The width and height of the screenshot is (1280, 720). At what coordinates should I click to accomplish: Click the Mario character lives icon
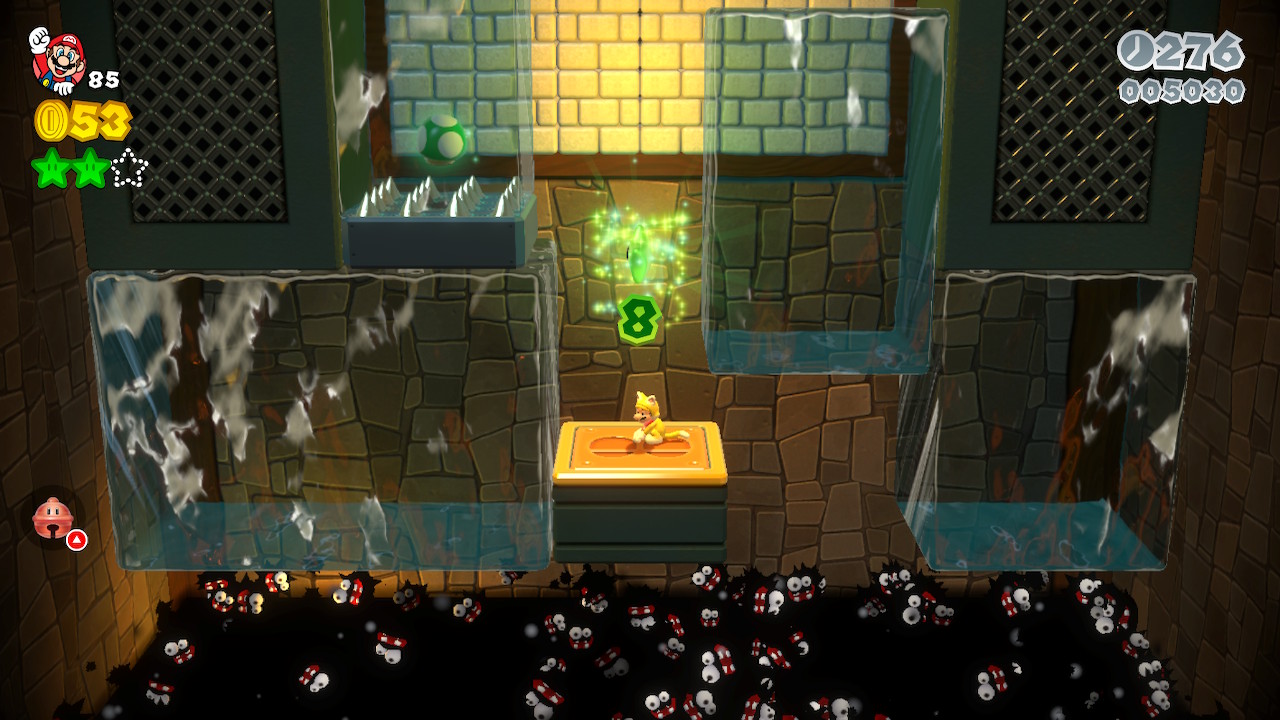tap(58, 59)
